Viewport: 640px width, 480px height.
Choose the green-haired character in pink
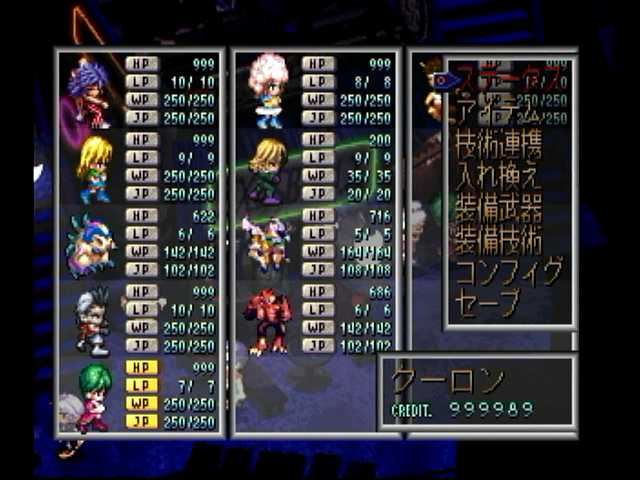[x=93, y=396]
